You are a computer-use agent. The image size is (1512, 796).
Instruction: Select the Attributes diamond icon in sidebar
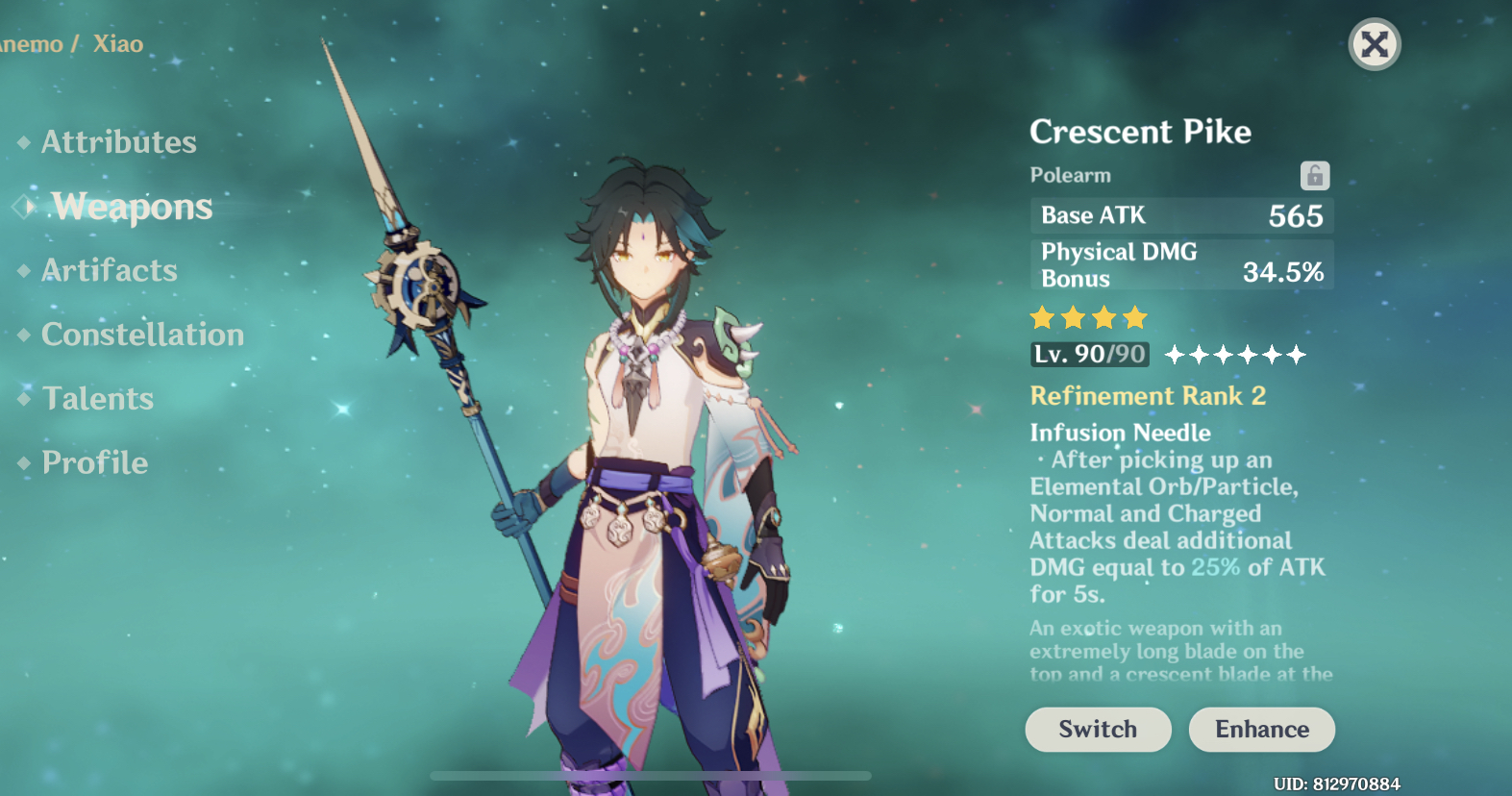tap(24, 142)
